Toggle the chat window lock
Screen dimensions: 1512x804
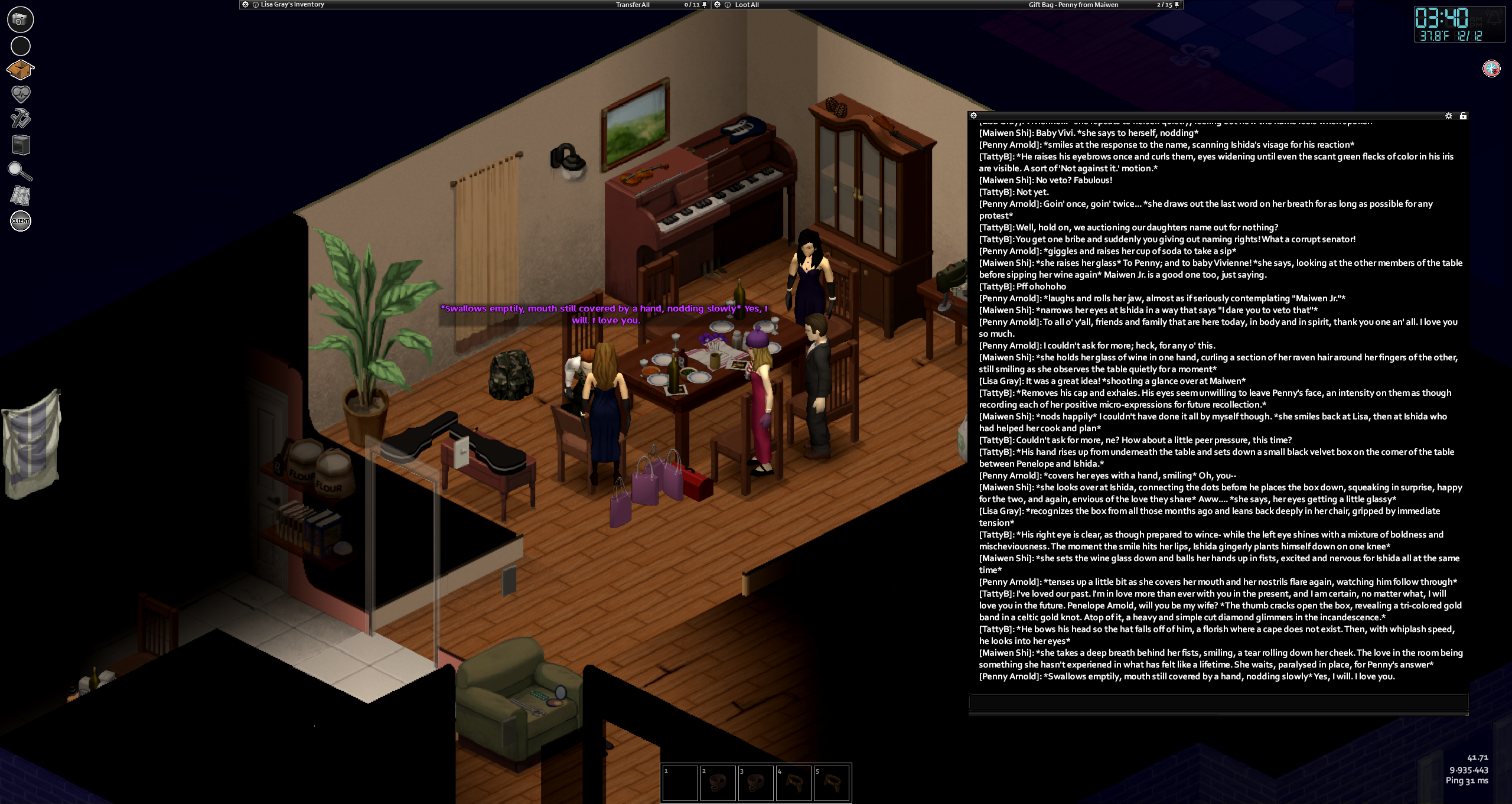tap(1463, 116)
